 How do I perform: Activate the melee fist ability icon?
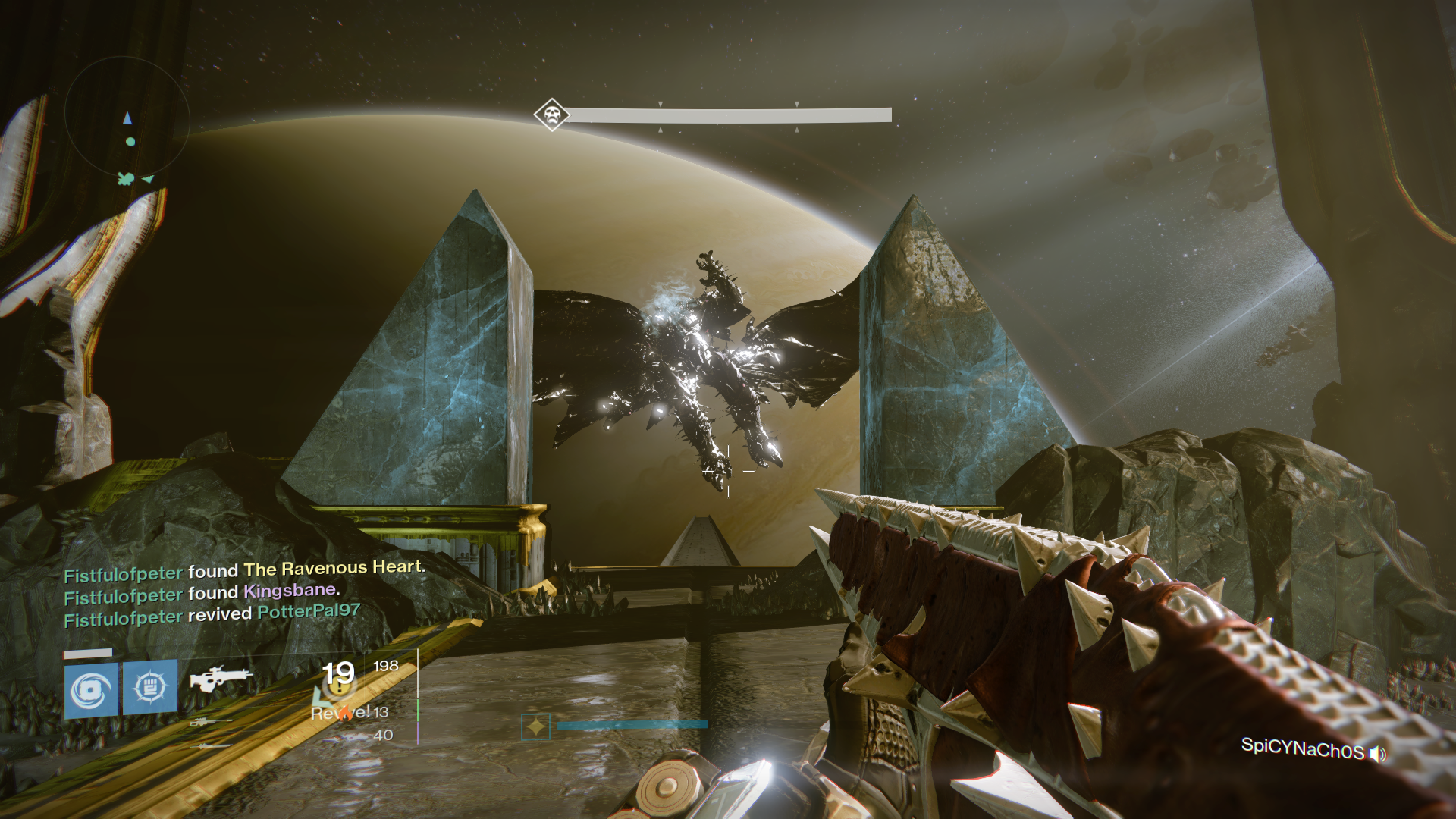[x=150, y=687]
